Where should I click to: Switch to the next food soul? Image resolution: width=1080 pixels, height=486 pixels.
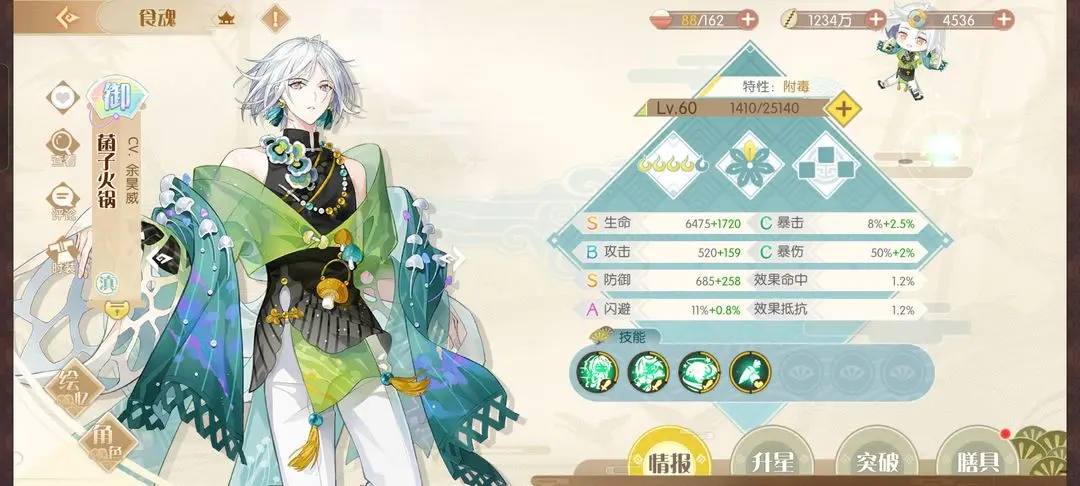451,260
